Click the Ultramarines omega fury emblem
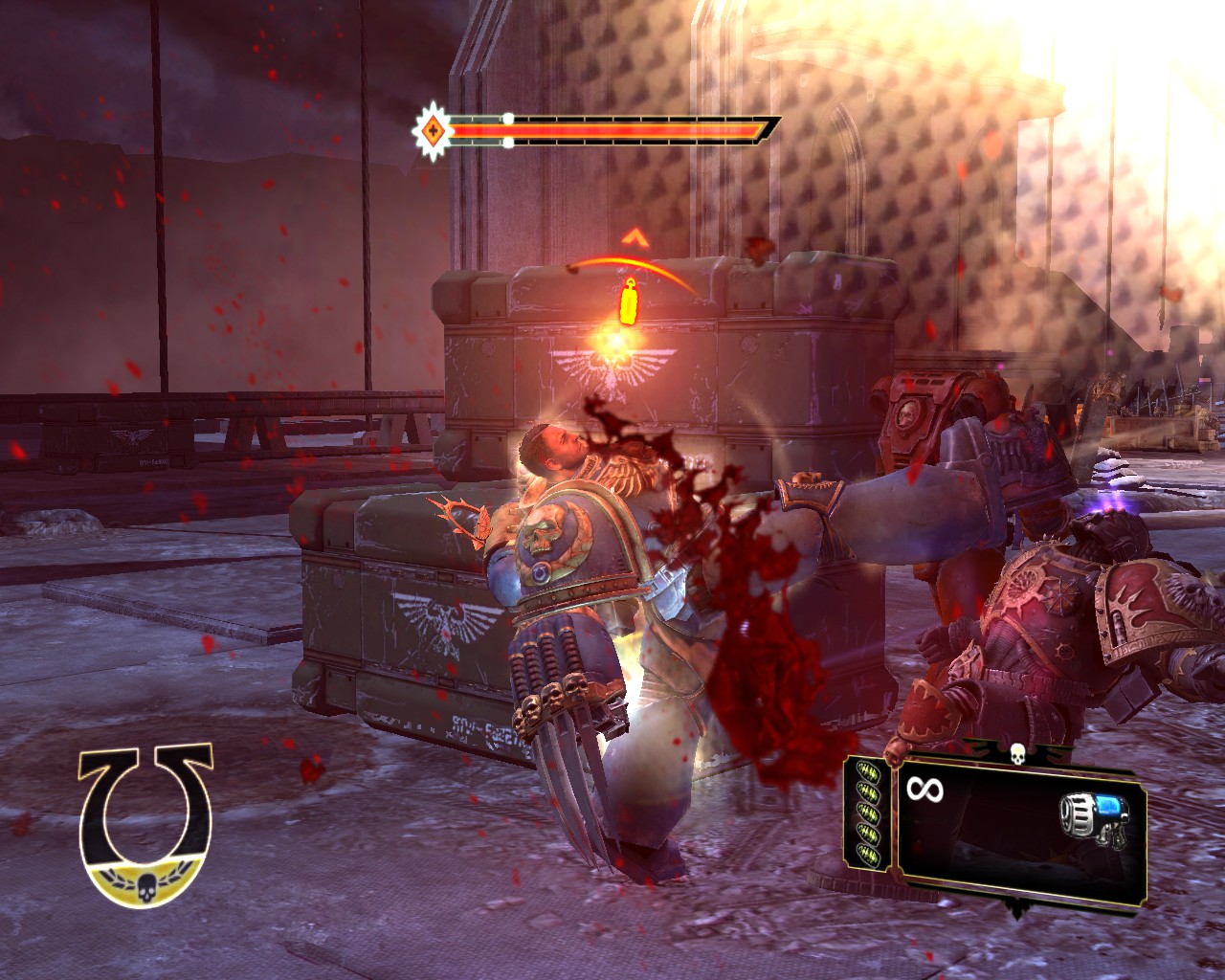This screenshot has height=980, width=1225. (146, 825)
